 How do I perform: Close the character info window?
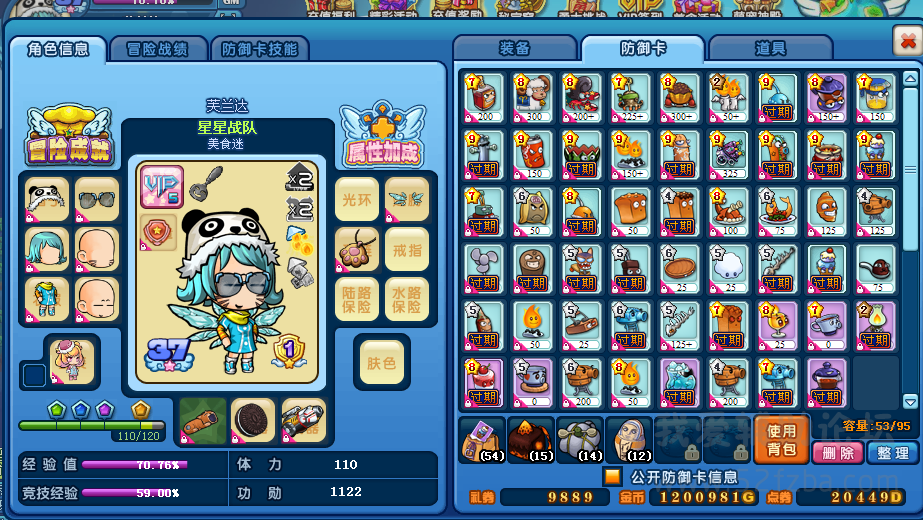pos(905,40)
